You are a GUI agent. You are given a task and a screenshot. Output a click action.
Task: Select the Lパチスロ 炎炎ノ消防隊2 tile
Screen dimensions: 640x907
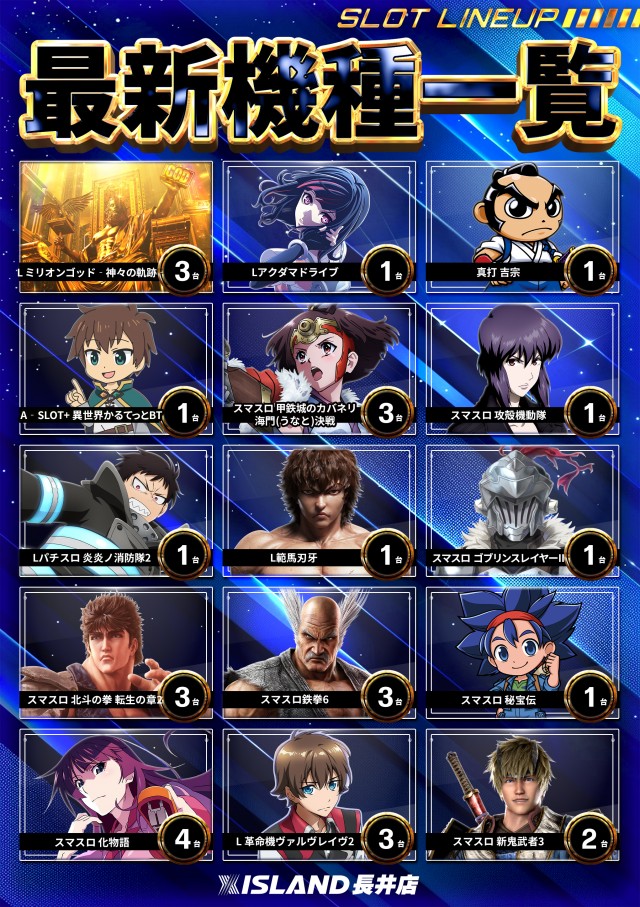[115, 511]
